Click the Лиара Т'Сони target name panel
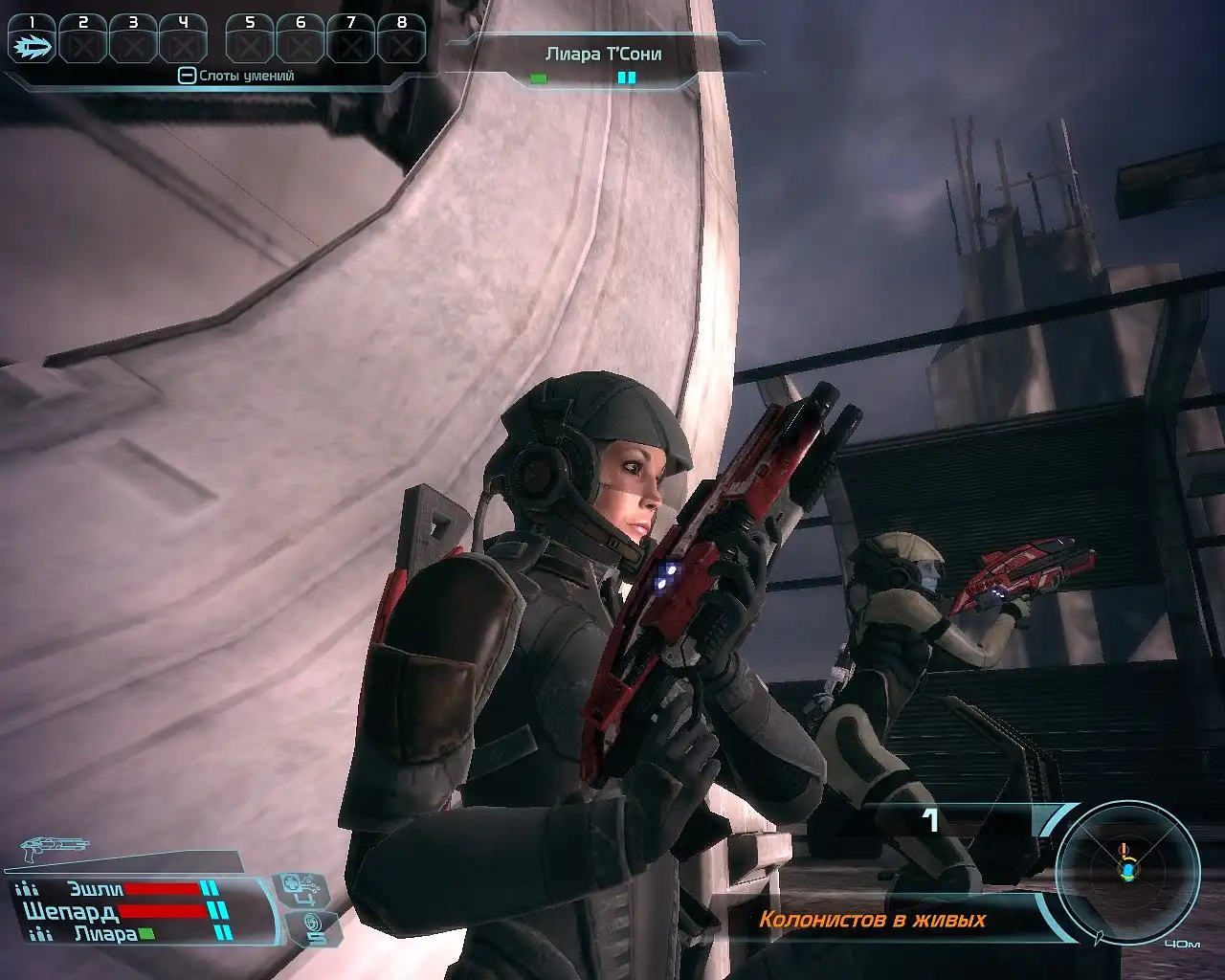This screenshot has width=1225, height=980. tap(603, 55)
